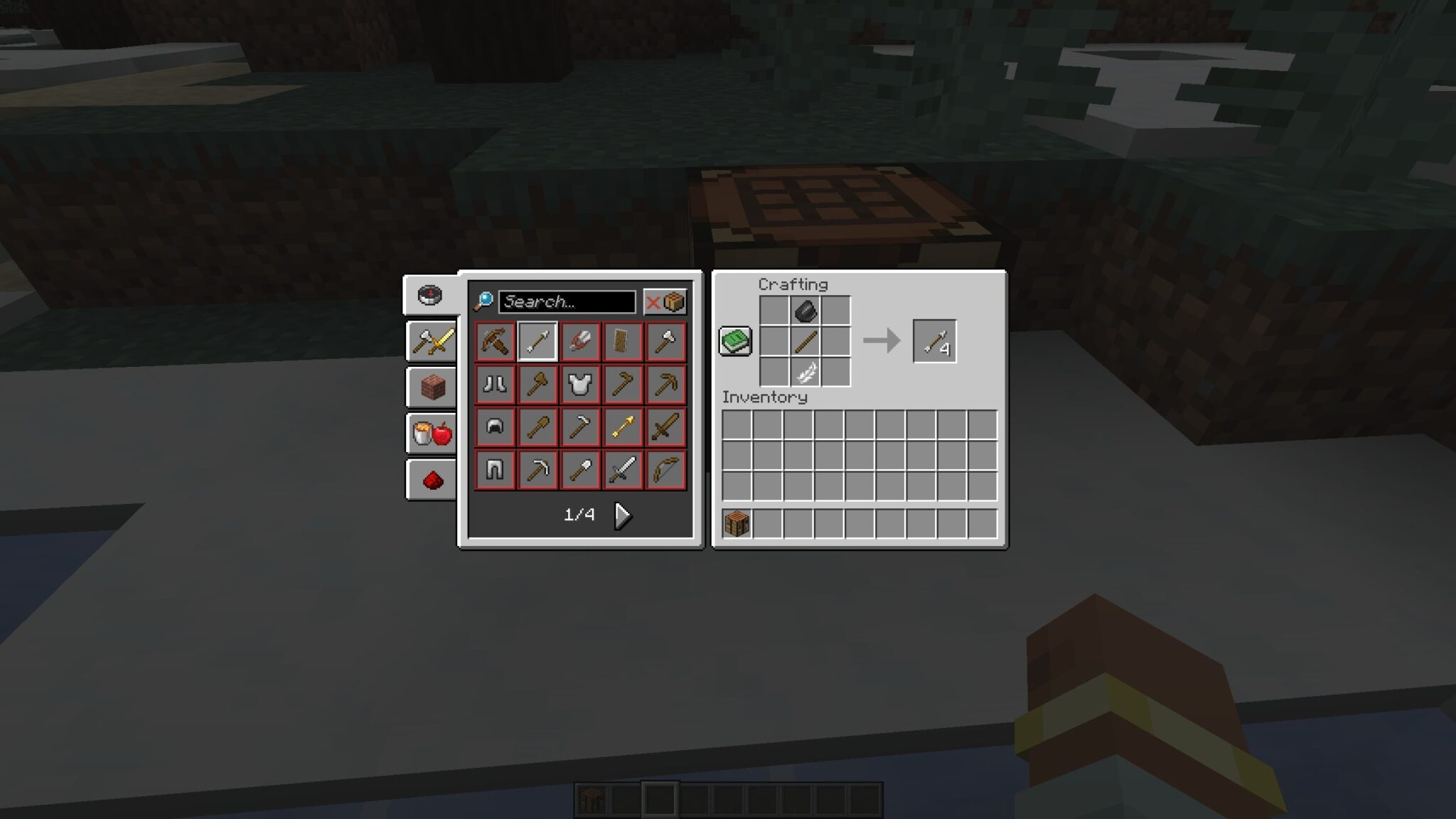Screen dimensions: 1456x819
Task: Go to the next recipe page
Action: (x=621, y=515)
